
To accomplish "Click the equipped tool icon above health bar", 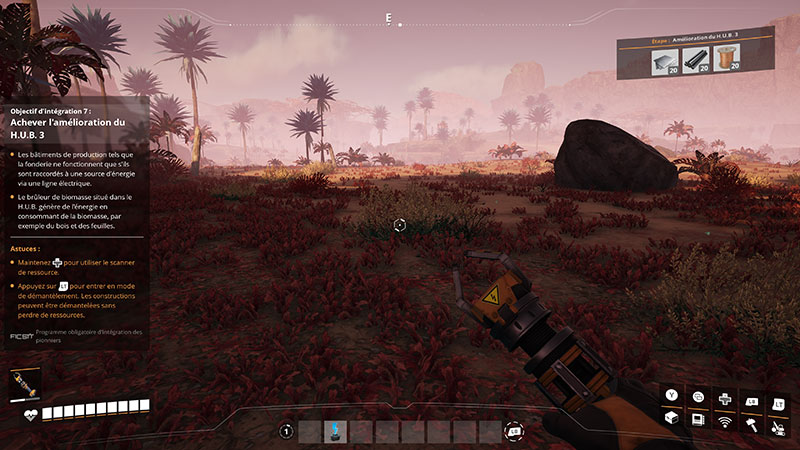I will pos(20,385).
